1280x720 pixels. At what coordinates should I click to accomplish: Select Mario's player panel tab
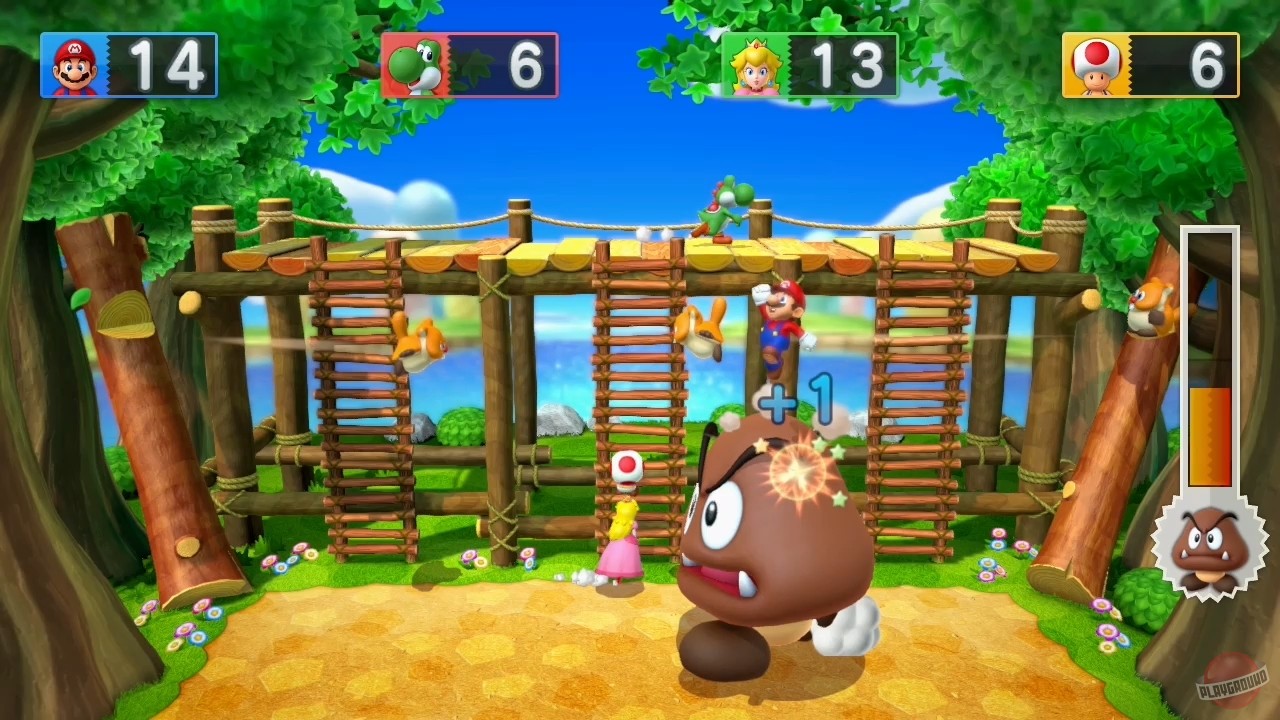[x=128, y=63]
